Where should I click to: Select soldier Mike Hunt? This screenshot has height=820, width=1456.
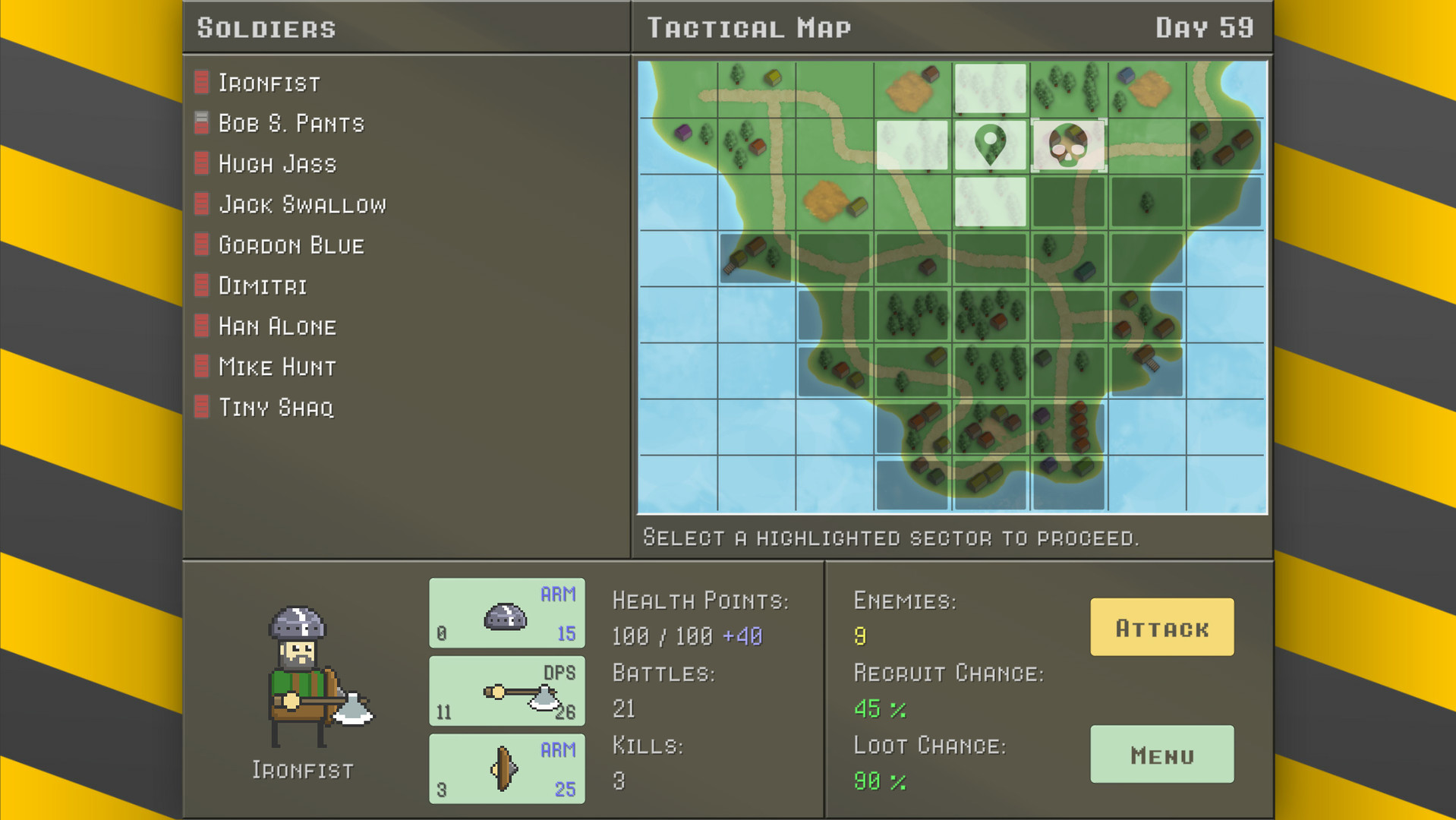(276, 367)
